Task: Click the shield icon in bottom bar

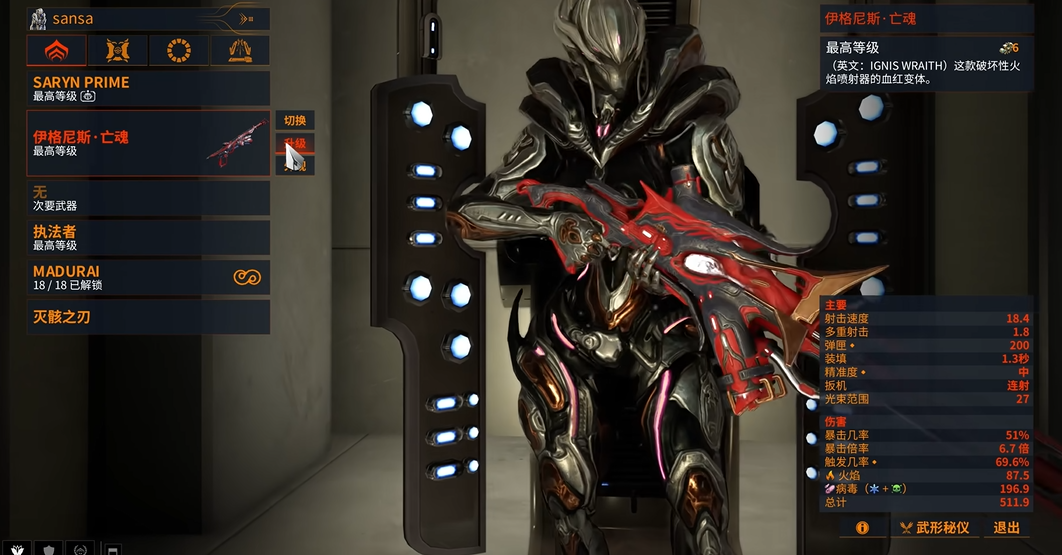Action: (48, 549)
